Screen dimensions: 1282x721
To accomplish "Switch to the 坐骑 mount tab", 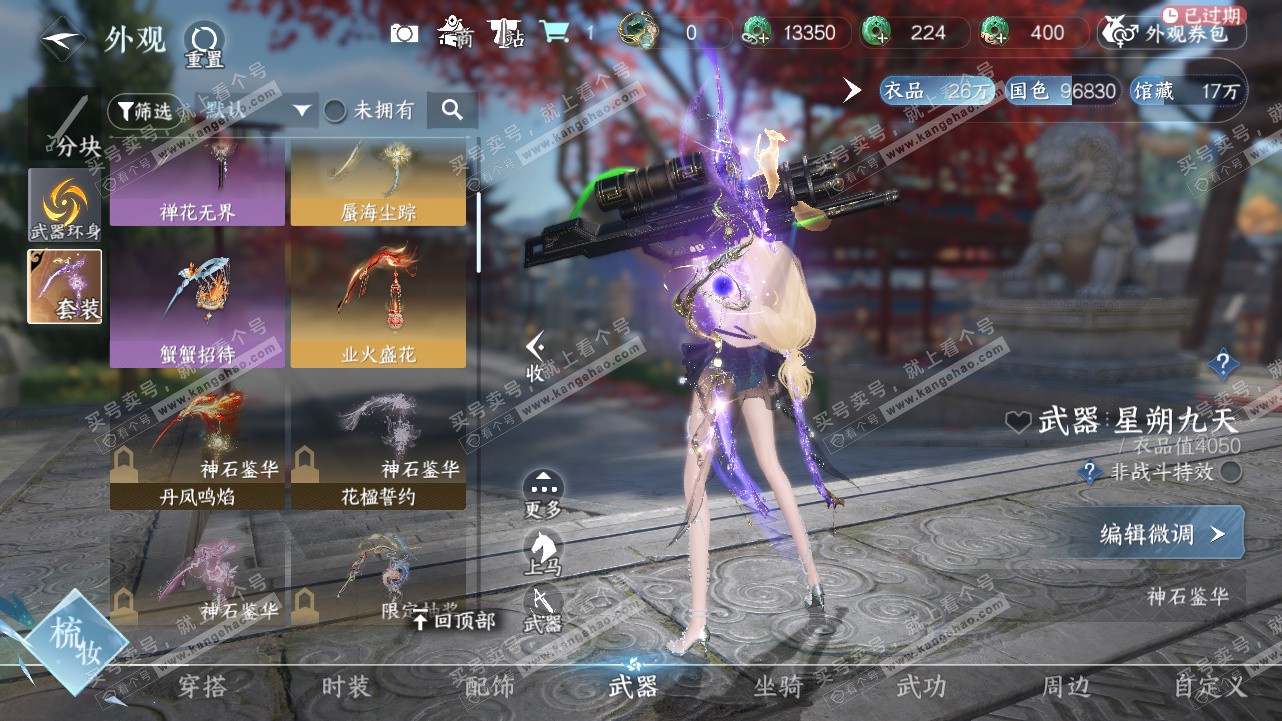I will click(778, 687).
